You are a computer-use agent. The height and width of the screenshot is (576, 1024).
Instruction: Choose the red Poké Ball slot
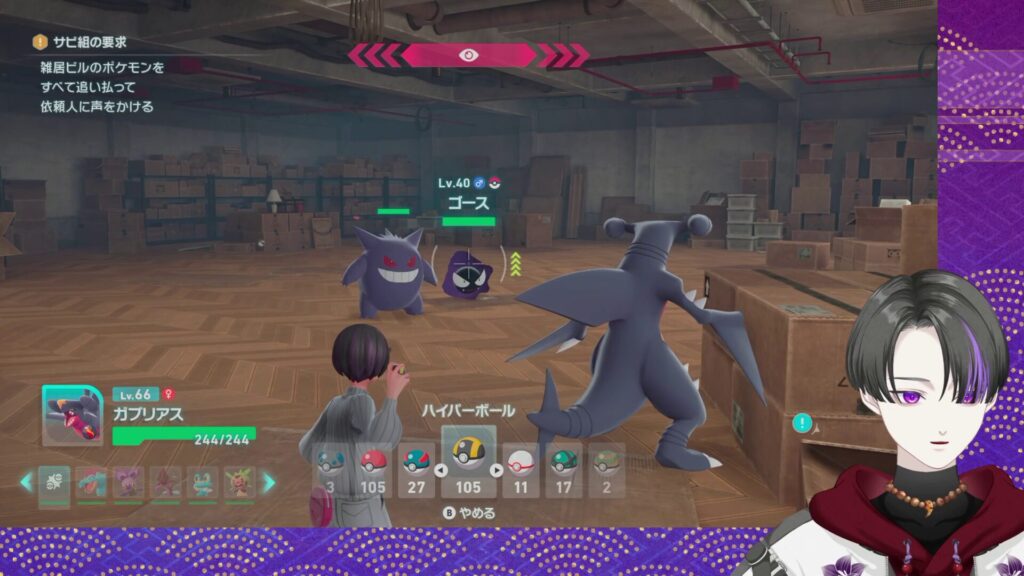pos(373,469)
